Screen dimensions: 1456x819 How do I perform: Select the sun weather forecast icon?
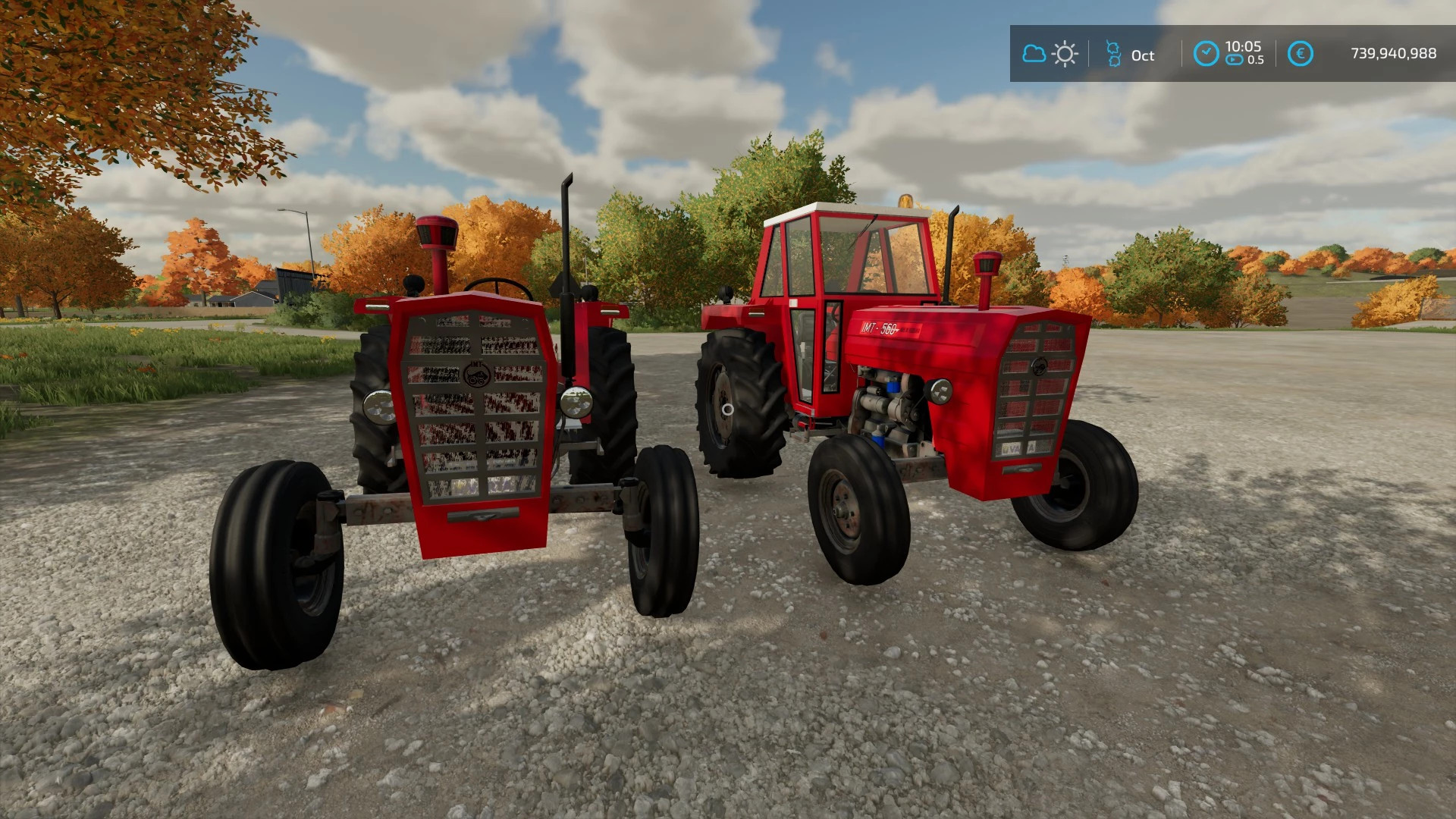point(1065,53)
